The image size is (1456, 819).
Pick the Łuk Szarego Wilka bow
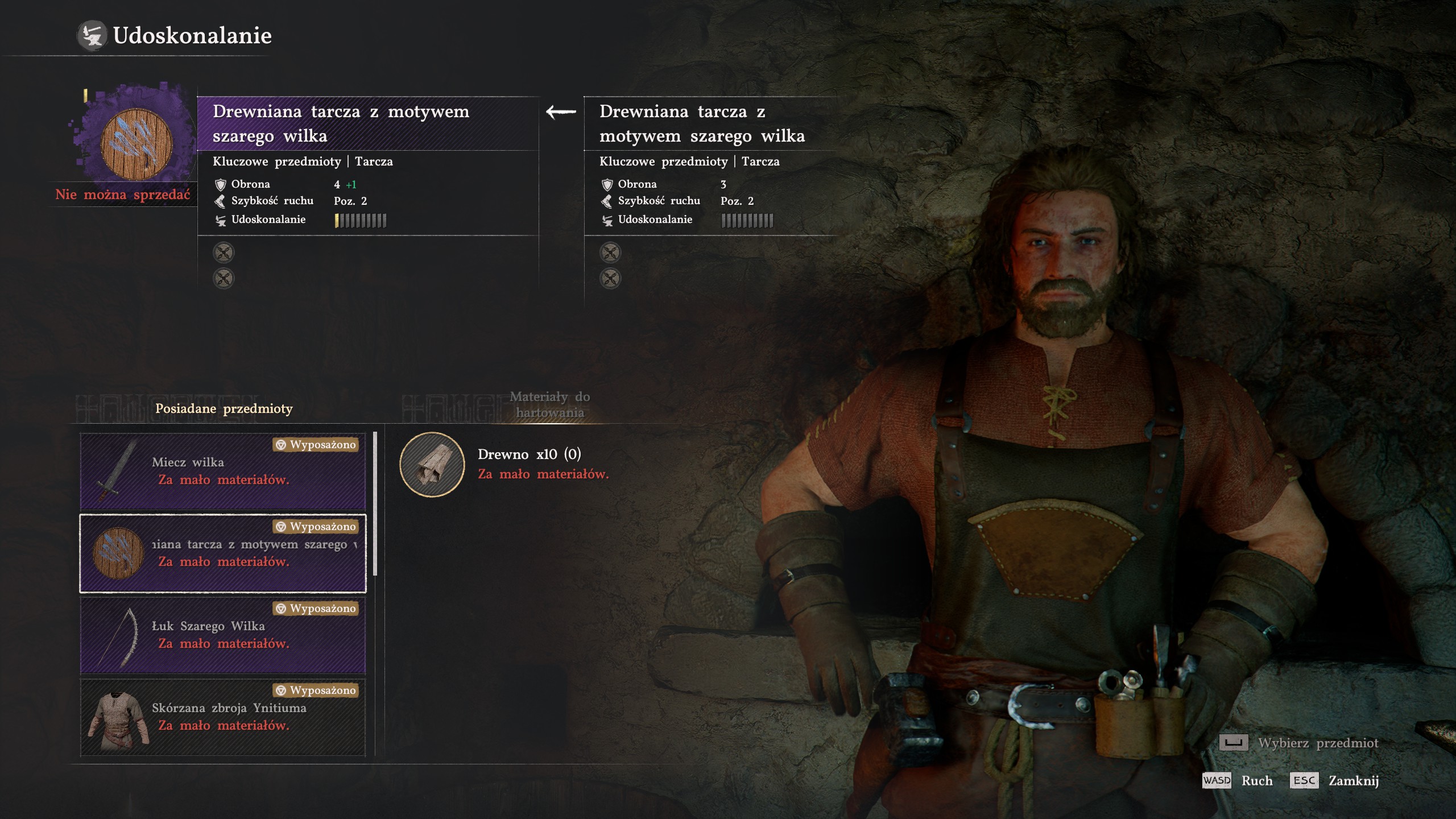click(222, 635)
